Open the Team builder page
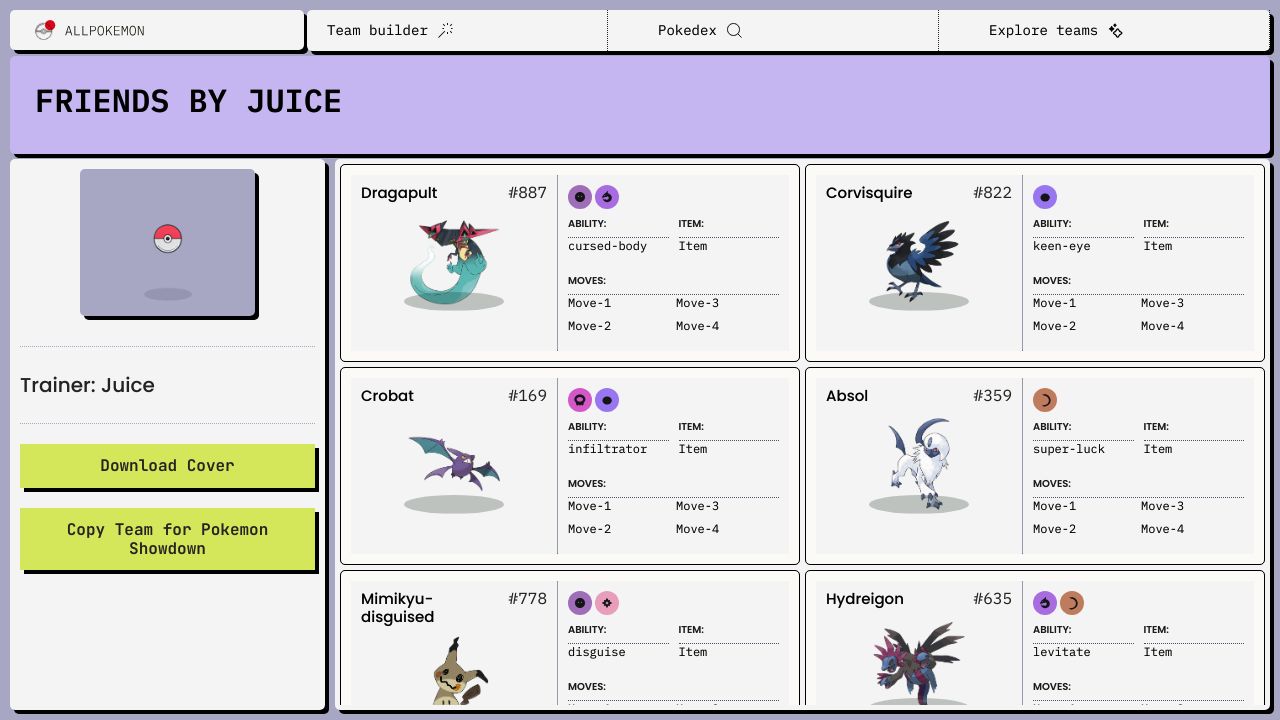1280x720 pixels. [390, 31]
